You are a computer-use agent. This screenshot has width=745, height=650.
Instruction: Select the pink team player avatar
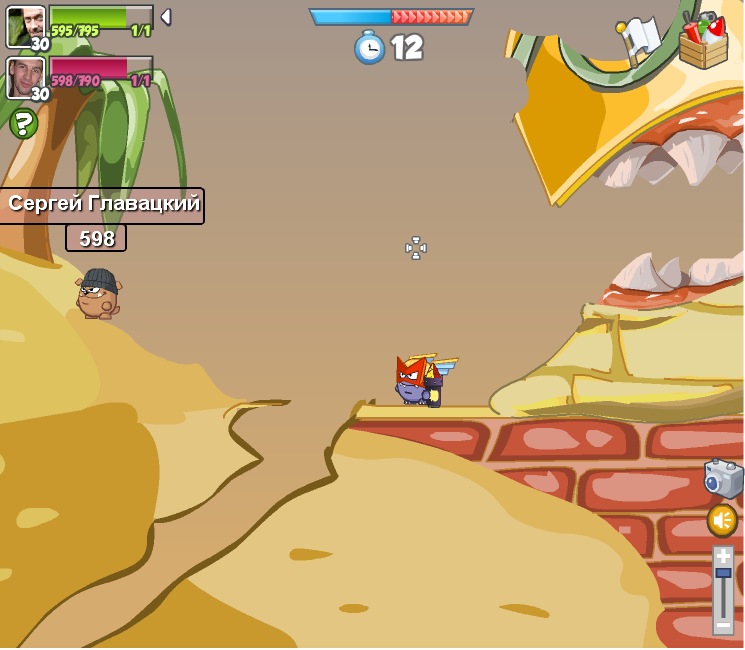(x=26, y=76)
